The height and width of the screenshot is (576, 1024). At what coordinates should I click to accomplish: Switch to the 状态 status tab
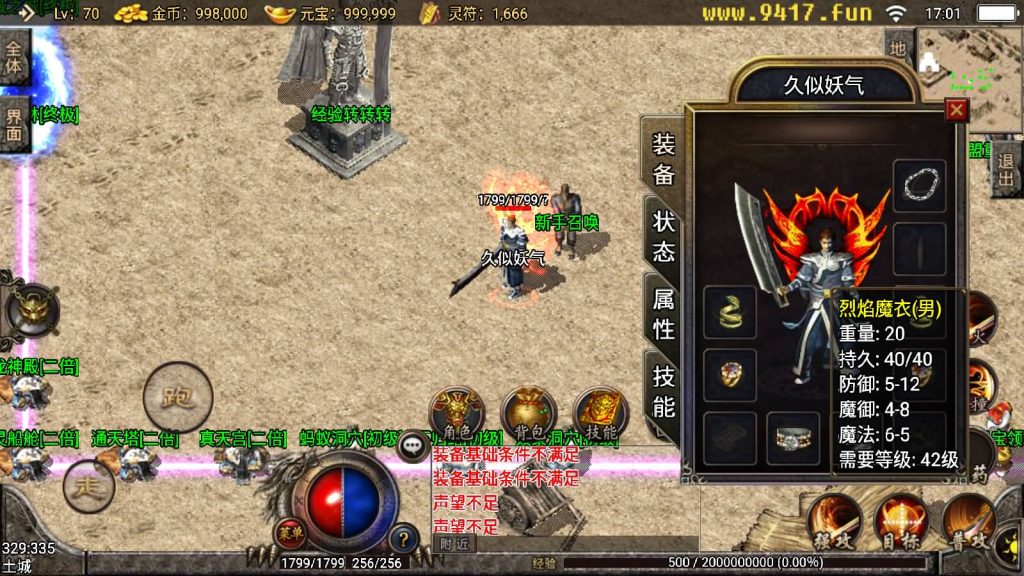point(664,236)
